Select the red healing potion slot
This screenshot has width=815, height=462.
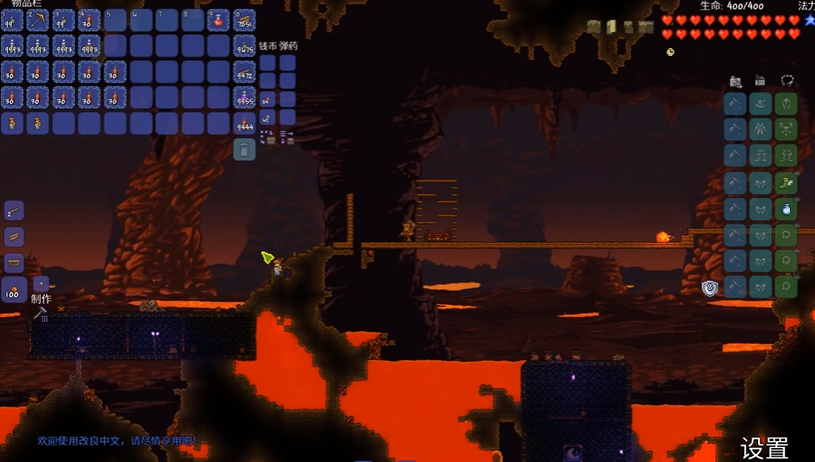pos(219,20)
